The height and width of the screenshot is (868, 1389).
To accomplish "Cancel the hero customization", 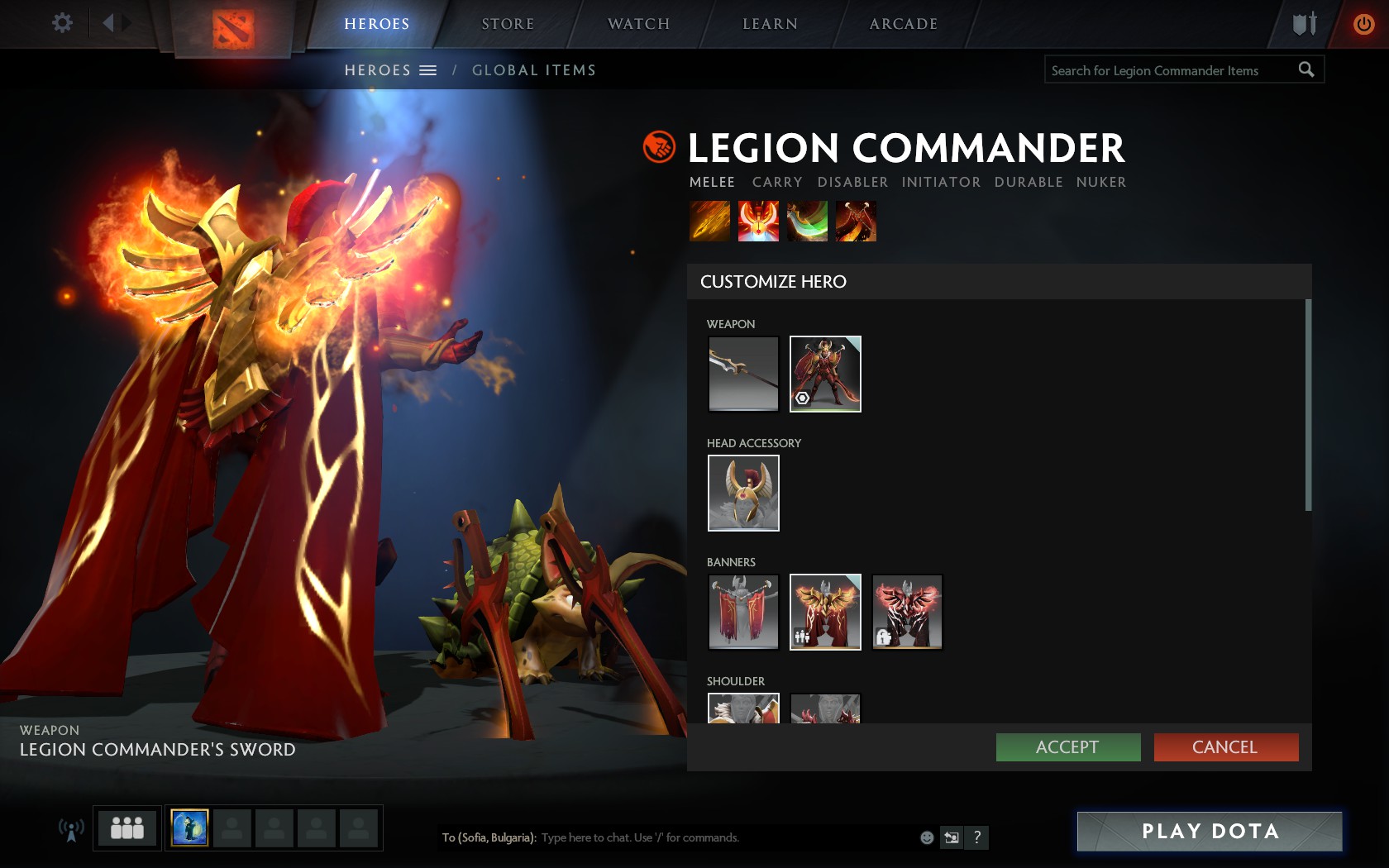I will pos(1225,747).
